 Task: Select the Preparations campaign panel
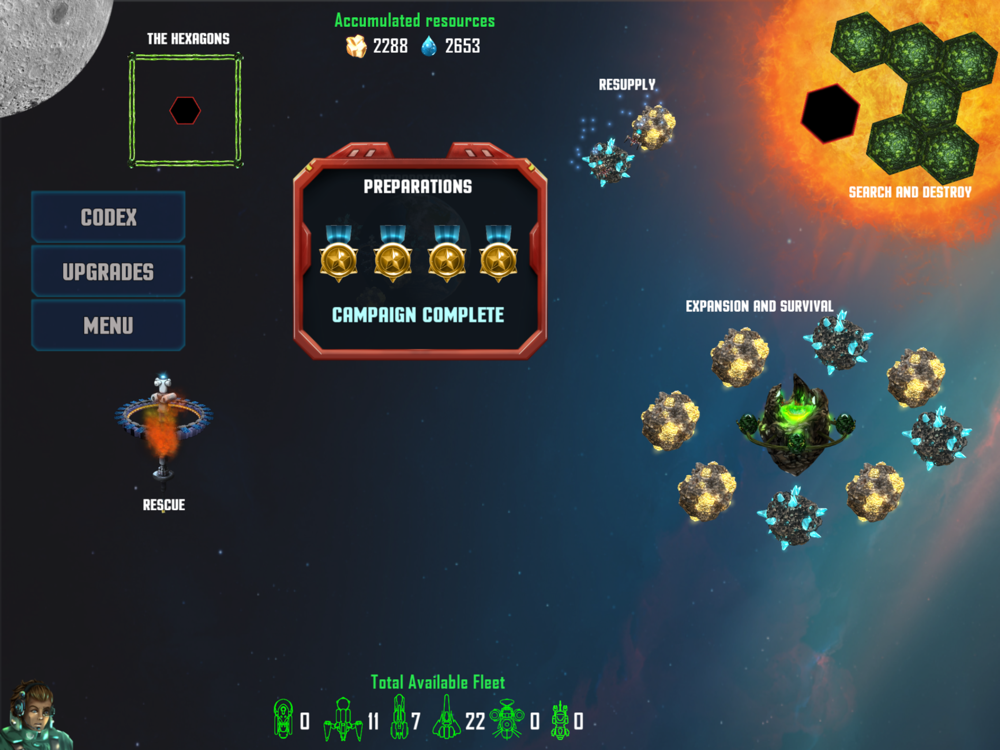(x=419, y=250)
